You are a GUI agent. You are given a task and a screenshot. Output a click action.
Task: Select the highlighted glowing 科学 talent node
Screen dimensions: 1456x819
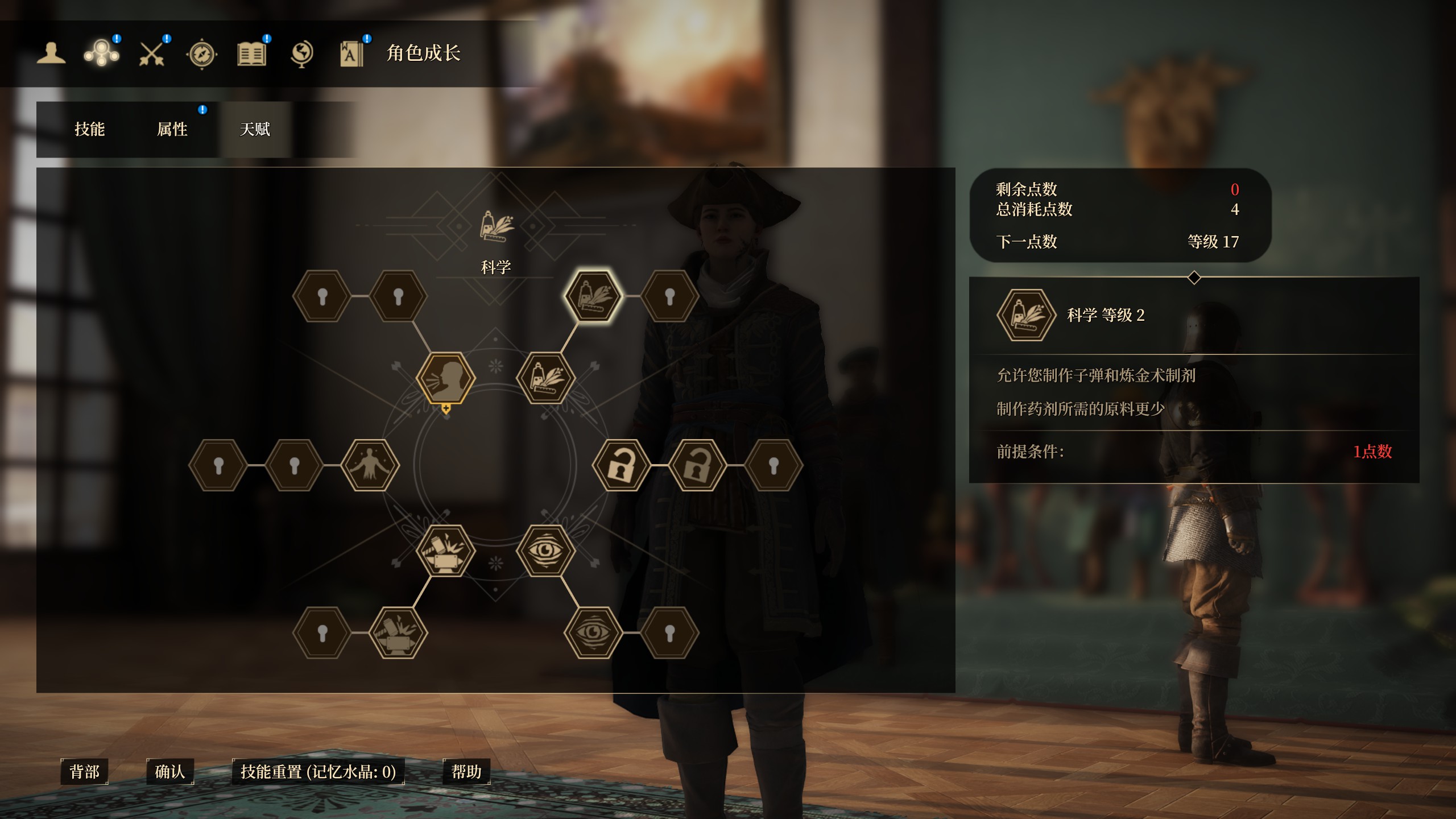point(593,296)
